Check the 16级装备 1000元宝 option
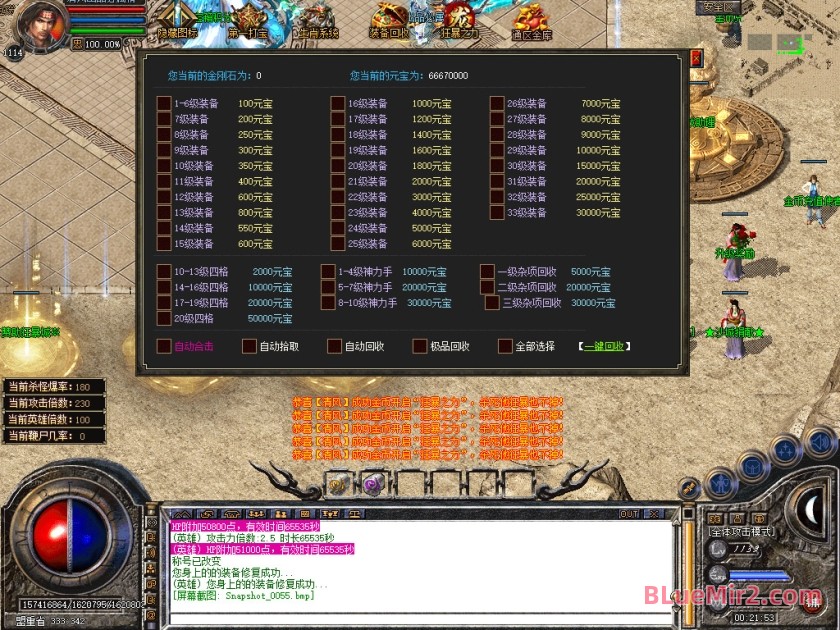840x630 pixels. pyautogui.click(x=338, y=103)
